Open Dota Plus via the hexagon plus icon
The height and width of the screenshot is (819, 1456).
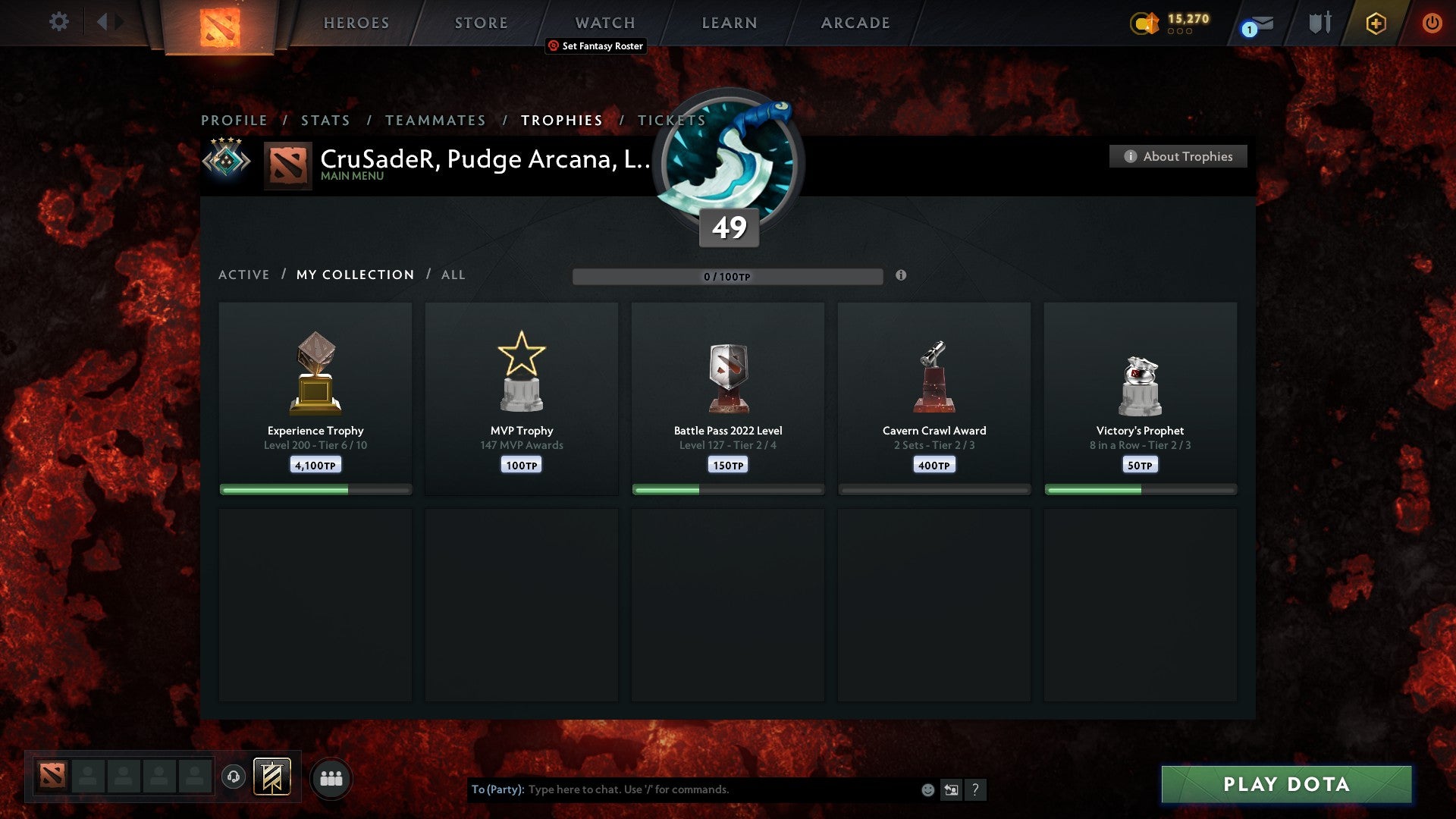pyautogui.click(x=1375, y=22)
